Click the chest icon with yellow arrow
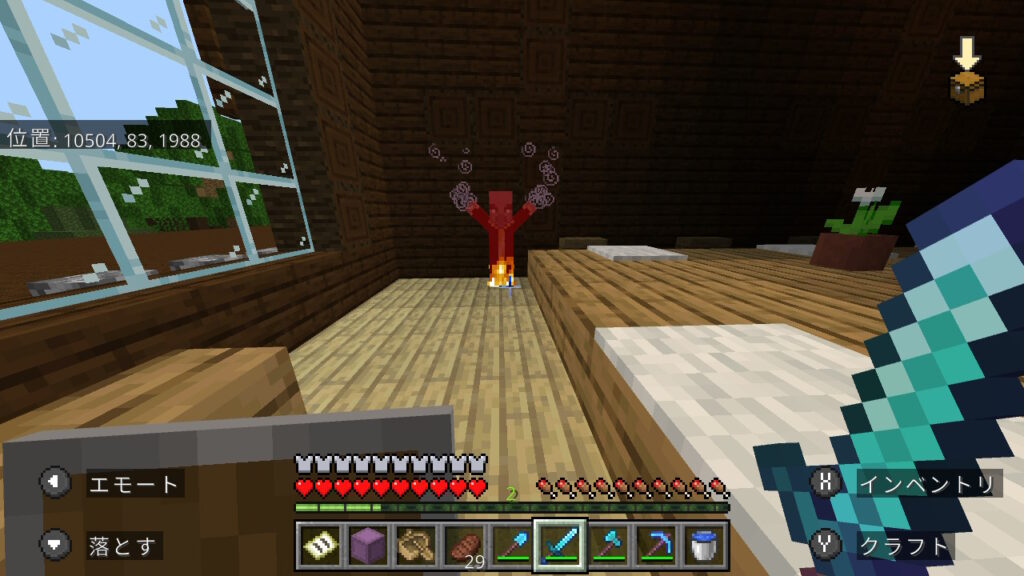The height and width of the screenshot is (576, 1024). (x=967, y=73)
